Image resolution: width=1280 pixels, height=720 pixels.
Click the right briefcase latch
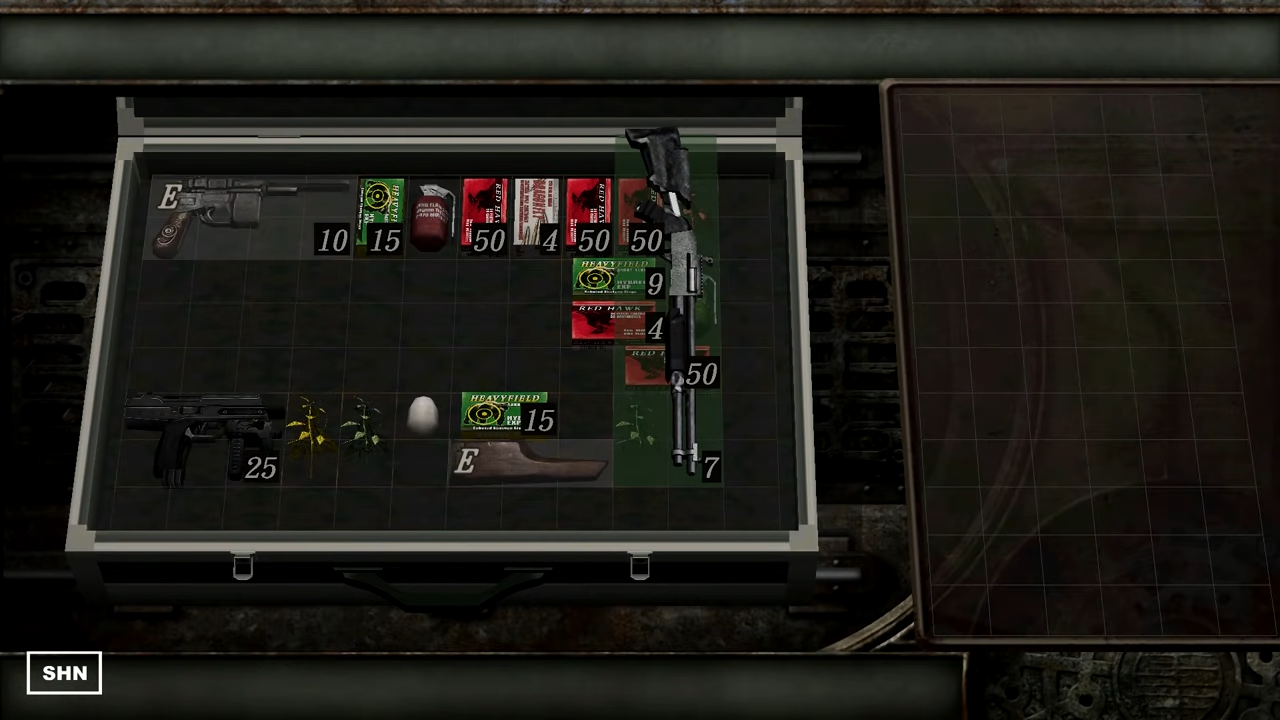pos(638,567)
